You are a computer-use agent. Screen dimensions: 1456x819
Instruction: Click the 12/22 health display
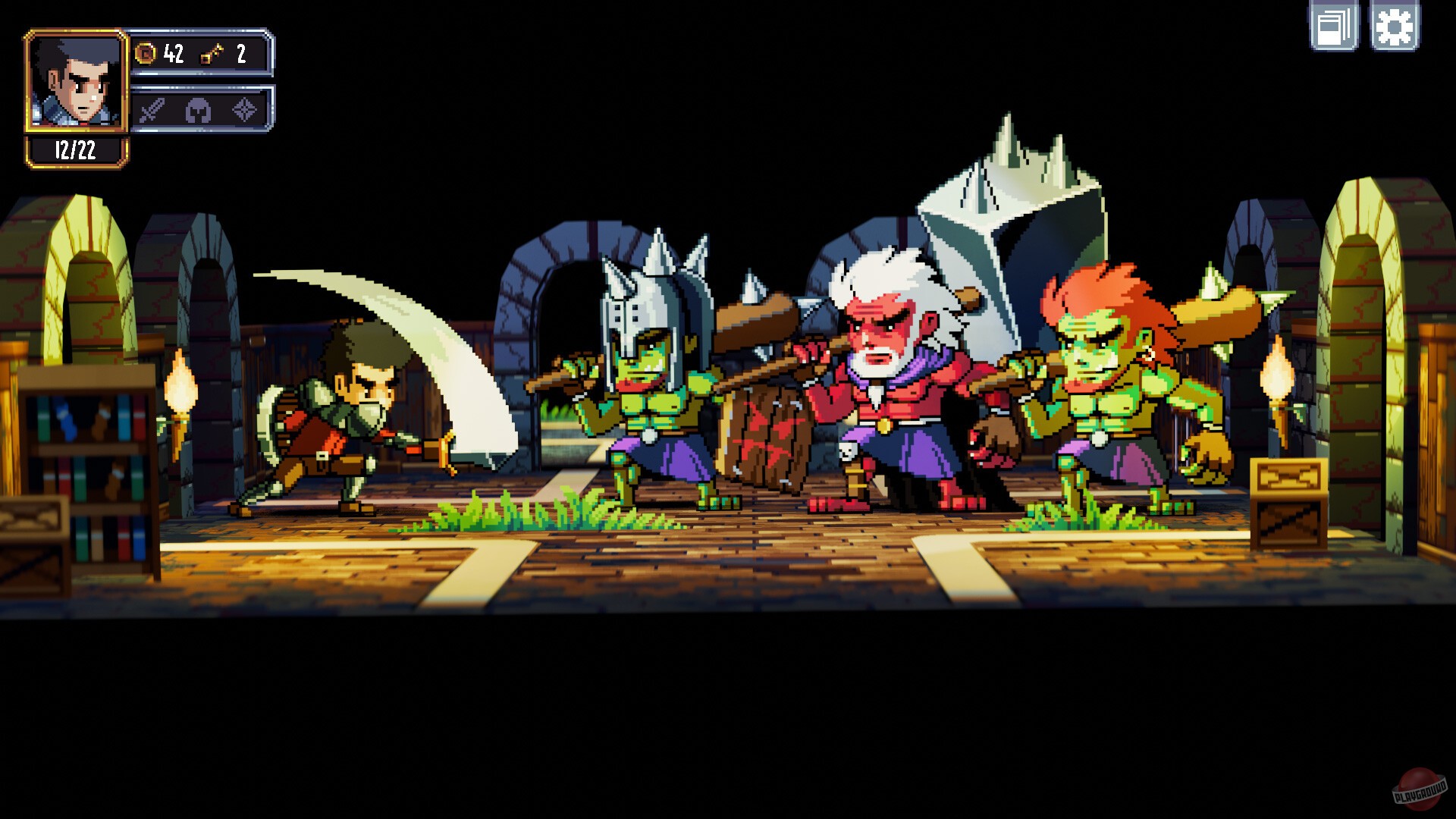coord(76,150)
